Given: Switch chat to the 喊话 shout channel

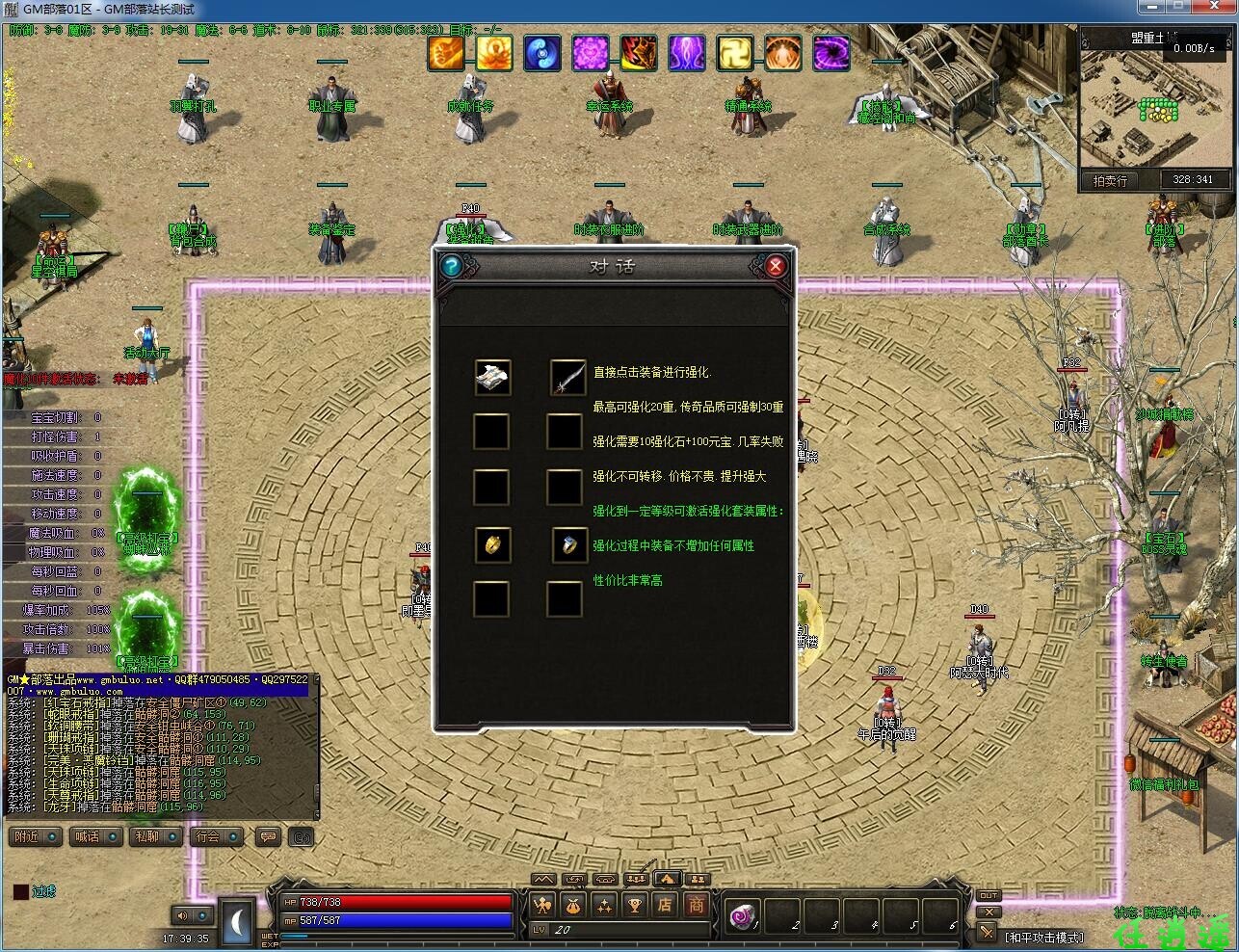Looking at the screenshot, I should point(96,836).
